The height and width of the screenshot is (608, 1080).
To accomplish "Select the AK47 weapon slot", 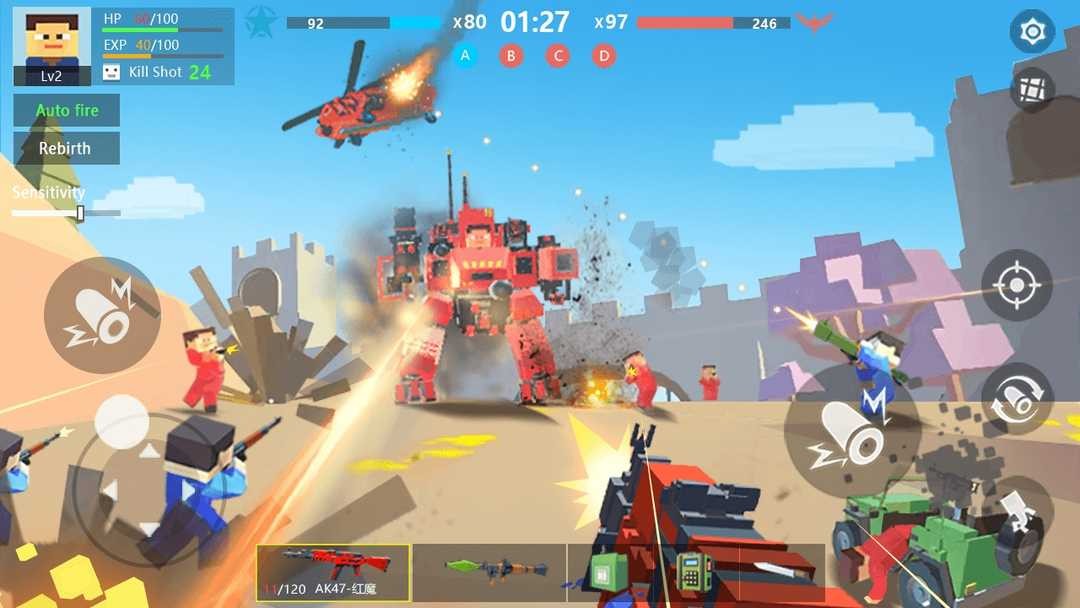I will pos(333,572).
